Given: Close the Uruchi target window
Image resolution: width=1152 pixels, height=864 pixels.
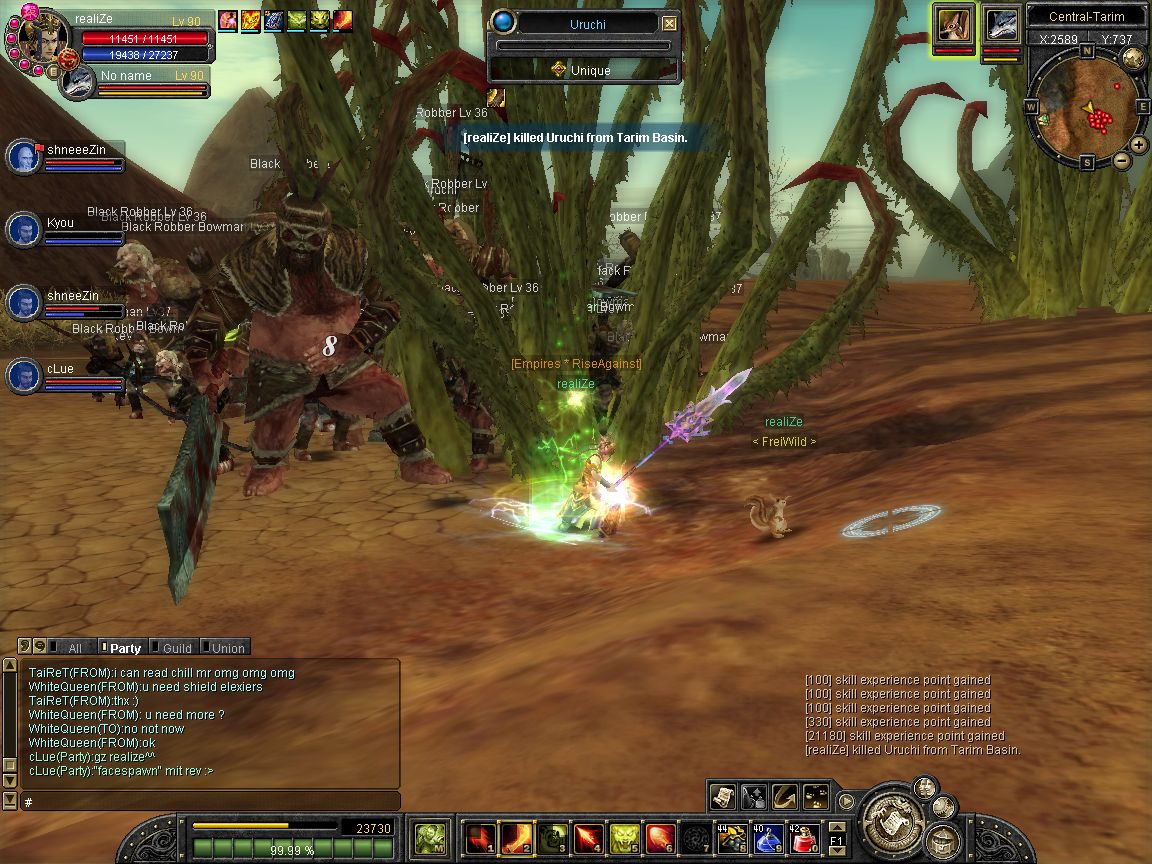Looking at the screenshot, I should pyautogui.click(x=669, y=24).
